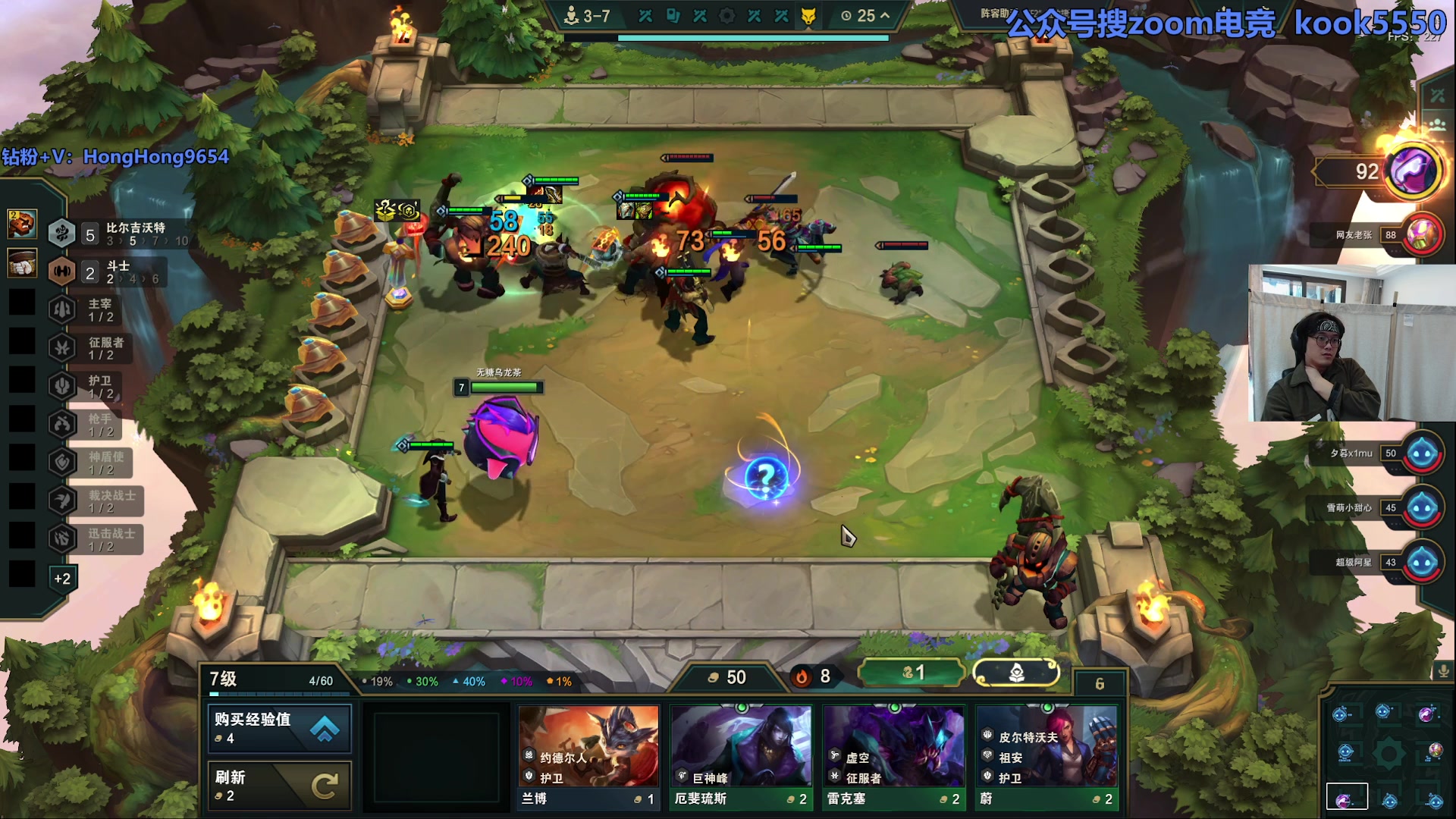Show details for the 斗士 trait
This screenshot has height=819, width=1456.
[106, 272]
